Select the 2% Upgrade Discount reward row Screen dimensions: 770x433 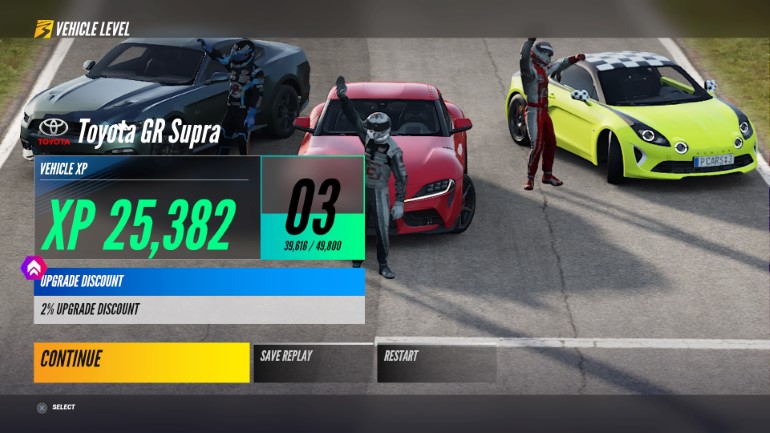tap(199, 309)
